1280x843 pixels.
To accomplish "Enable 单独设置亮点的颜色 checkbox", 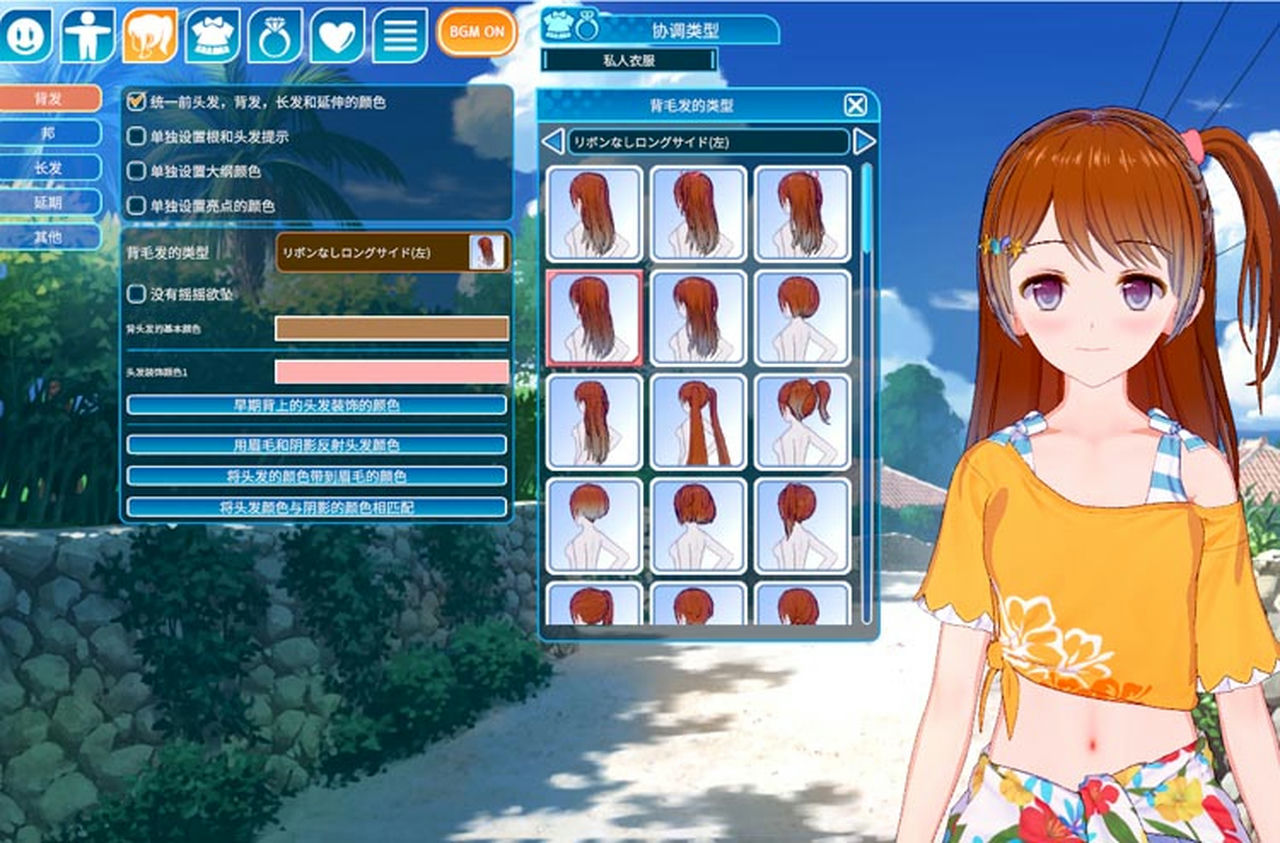I will (137, 206).
